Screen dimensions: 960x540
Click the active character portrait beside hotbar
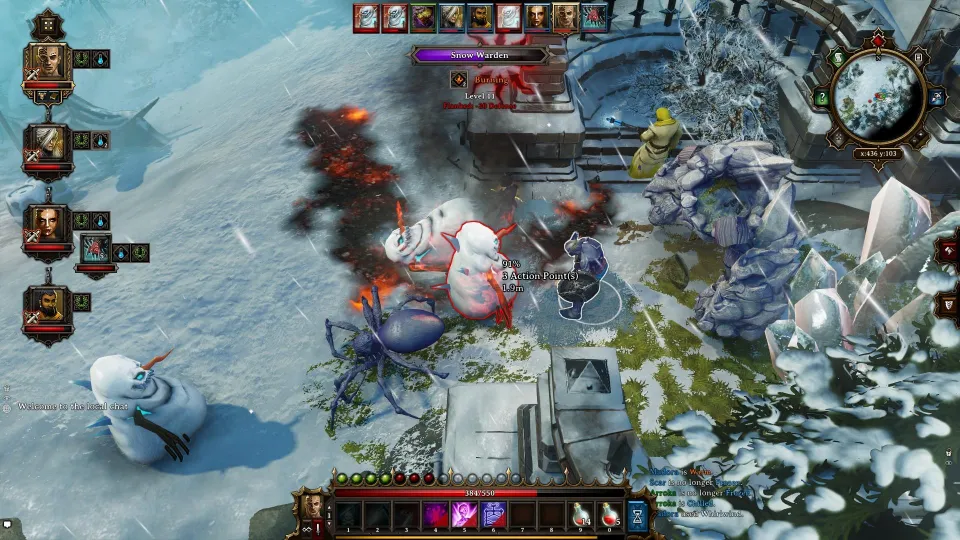312,505
